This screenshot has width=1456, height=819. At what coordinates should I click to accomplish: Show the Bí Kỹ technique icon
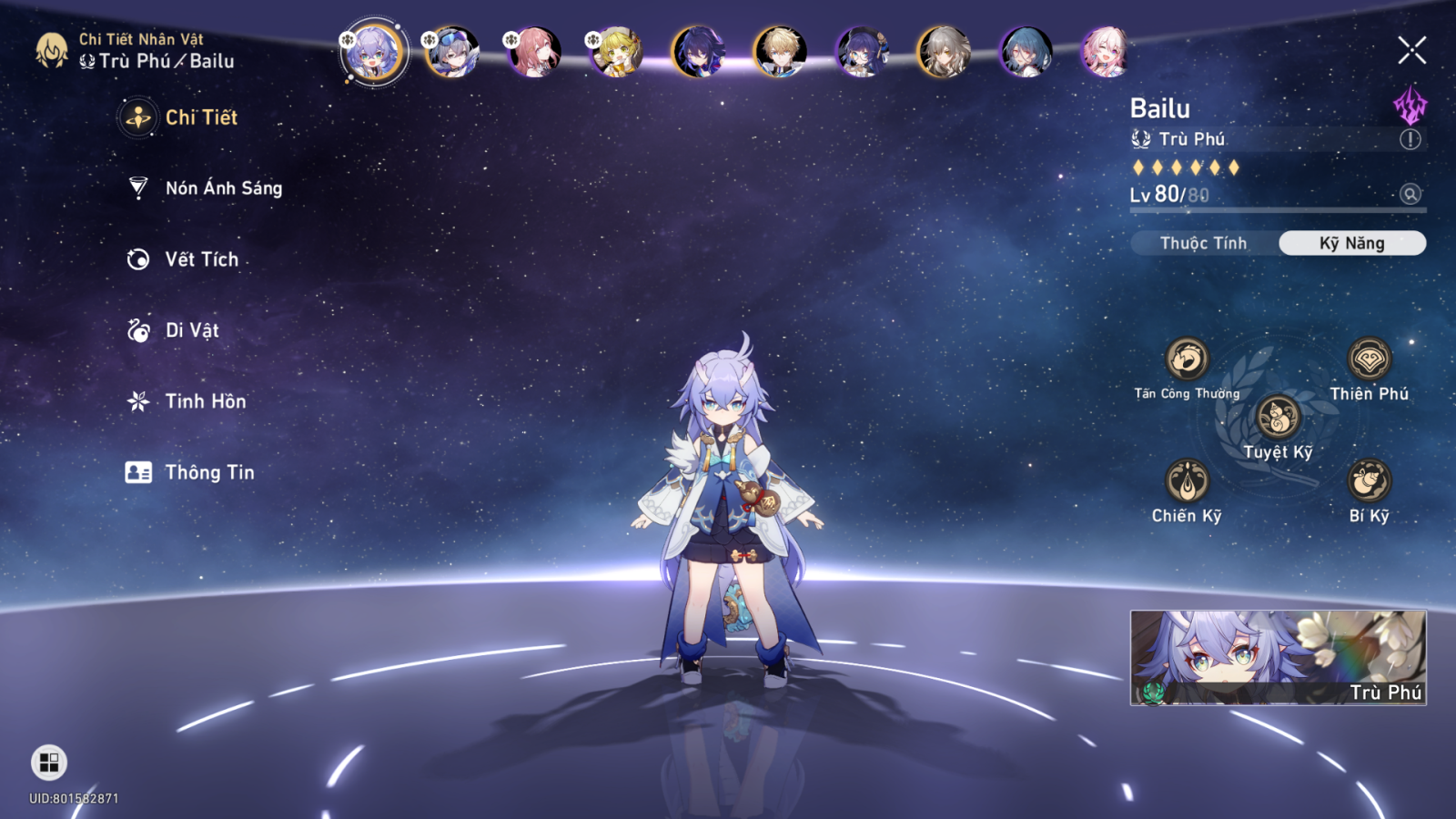(x=1369, y=480)
